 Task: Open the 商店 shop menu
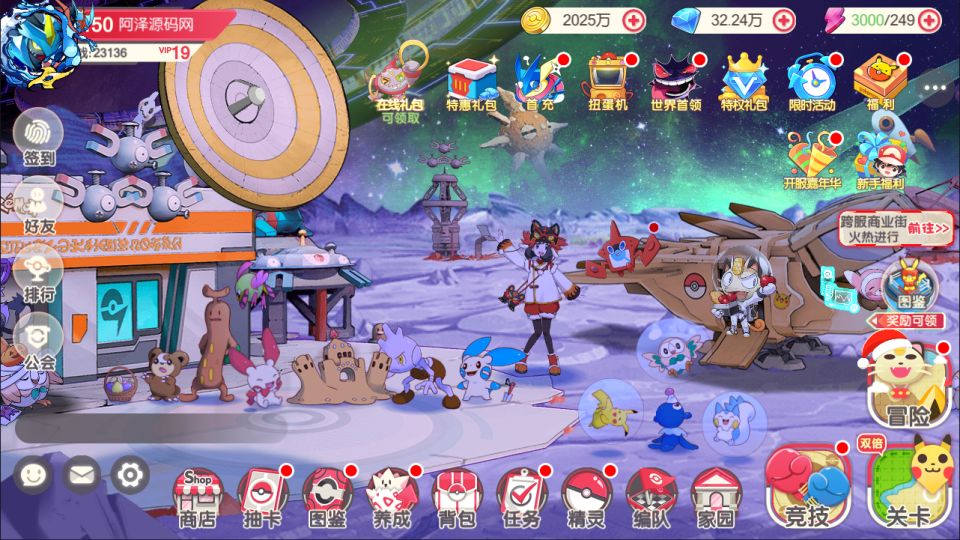[197, 497]
